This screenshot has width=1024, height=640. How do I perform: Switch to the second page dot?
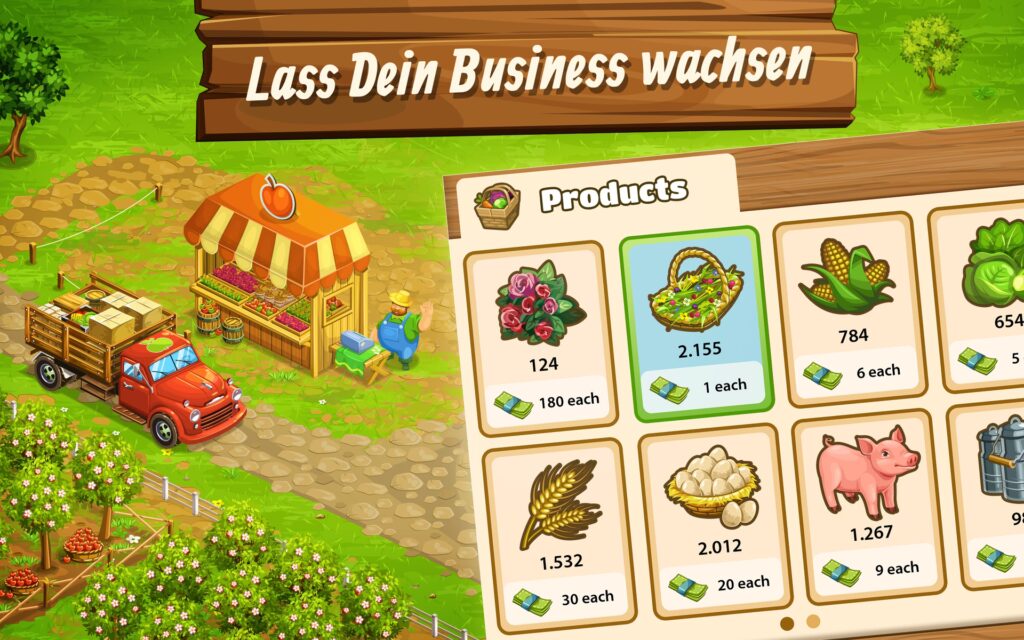[813, 621]
